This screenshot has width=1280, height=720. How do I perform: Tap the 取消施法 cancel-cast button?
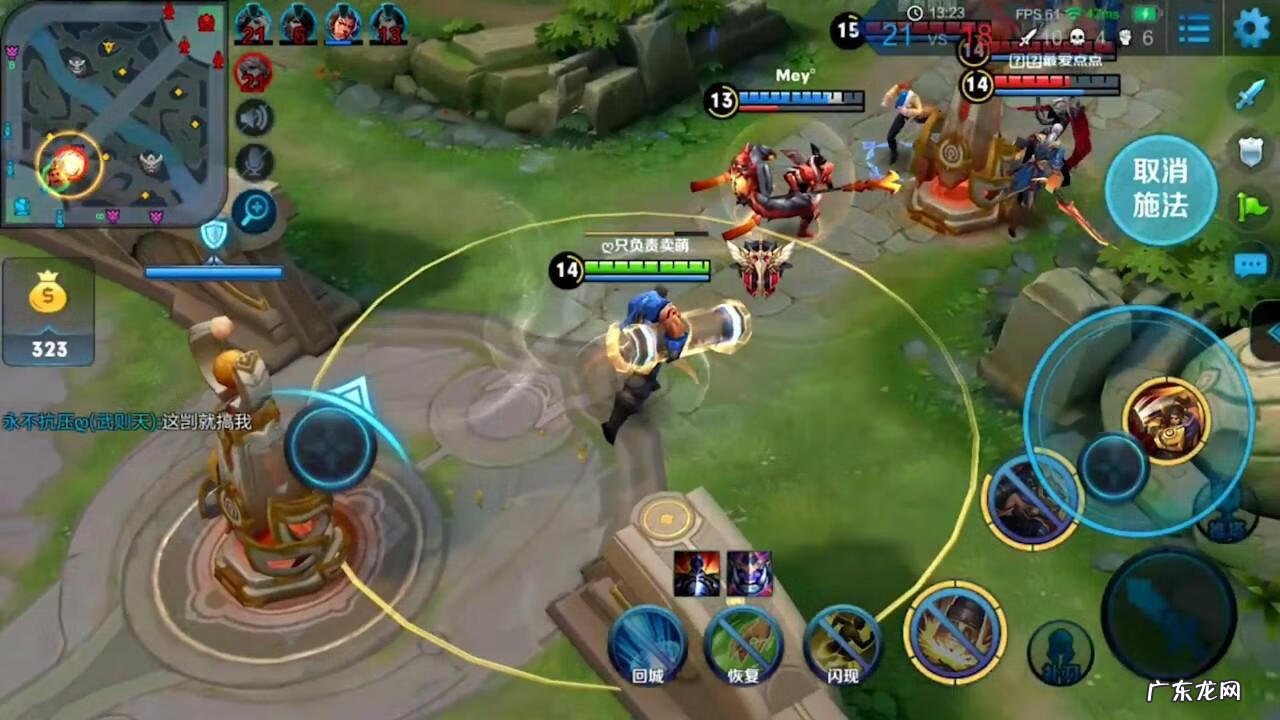(x=1161, y=189)
